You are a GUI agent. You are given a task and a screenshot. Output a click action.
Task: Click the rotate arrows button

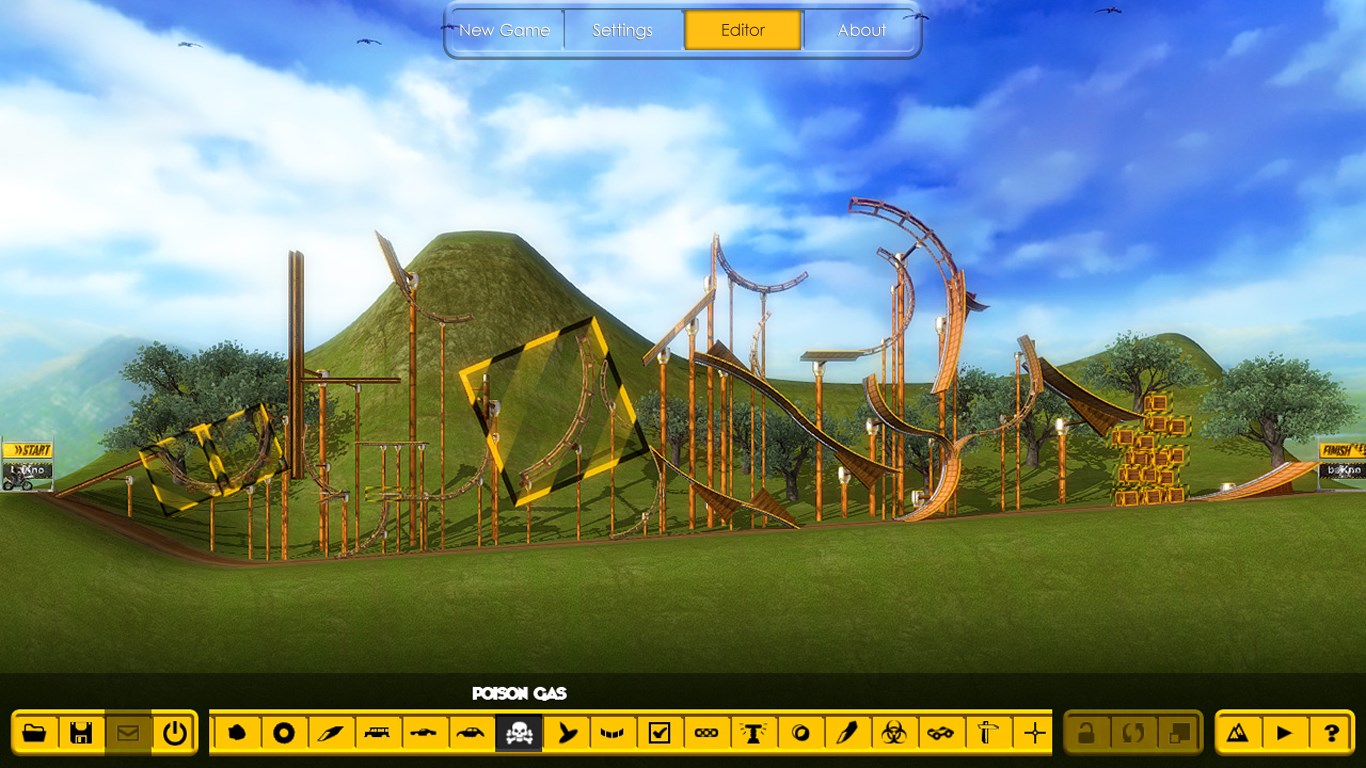(x=1133, y=733)
